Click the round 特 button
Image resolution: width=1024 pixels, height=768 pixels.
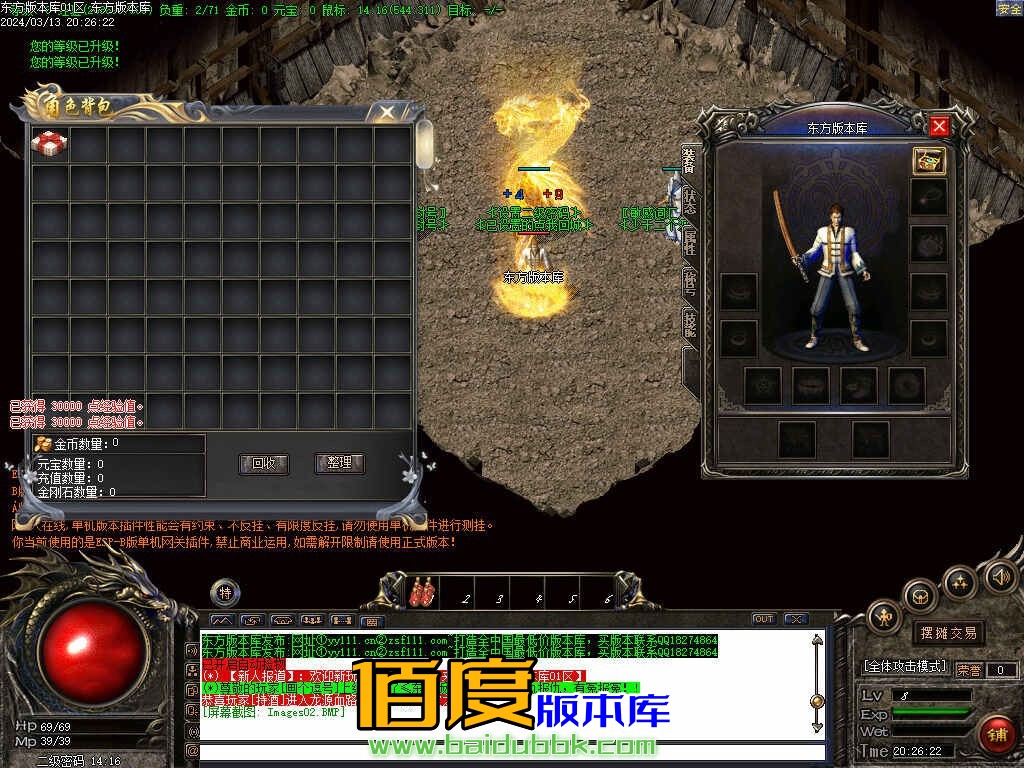(x=225, y=593)
